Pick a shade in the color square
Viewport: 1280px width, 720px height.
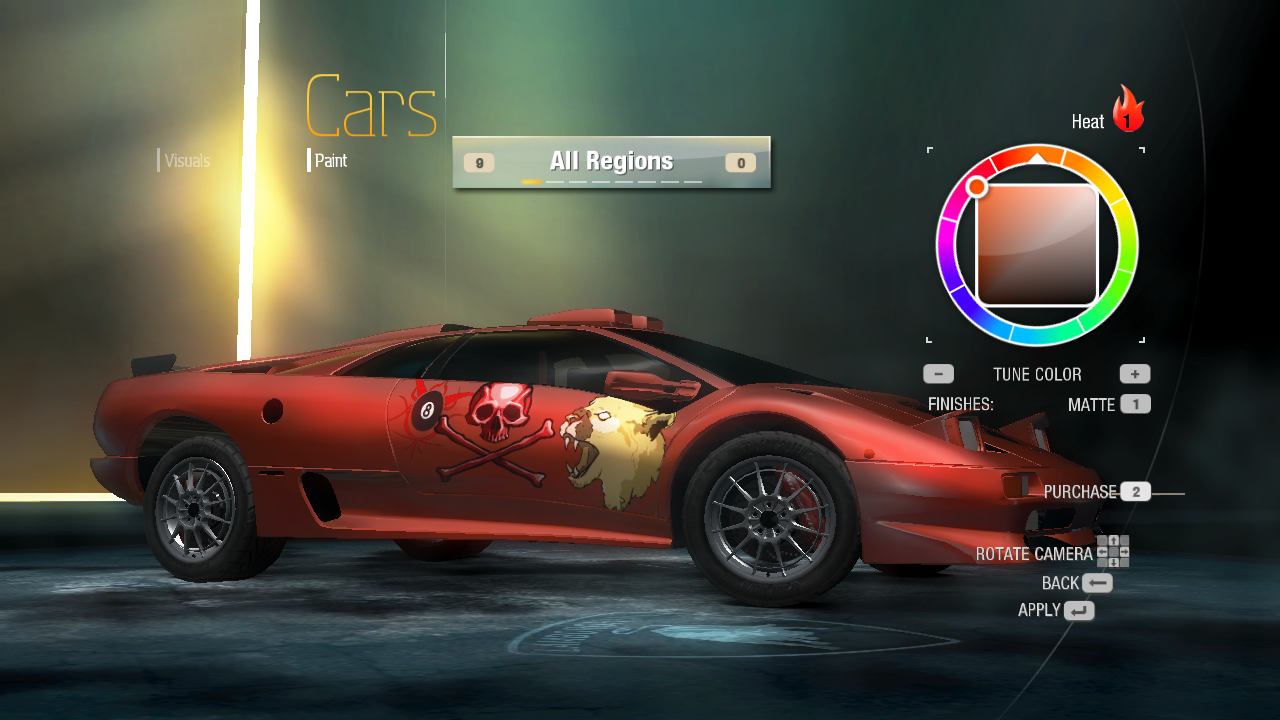click(1037, 245)
